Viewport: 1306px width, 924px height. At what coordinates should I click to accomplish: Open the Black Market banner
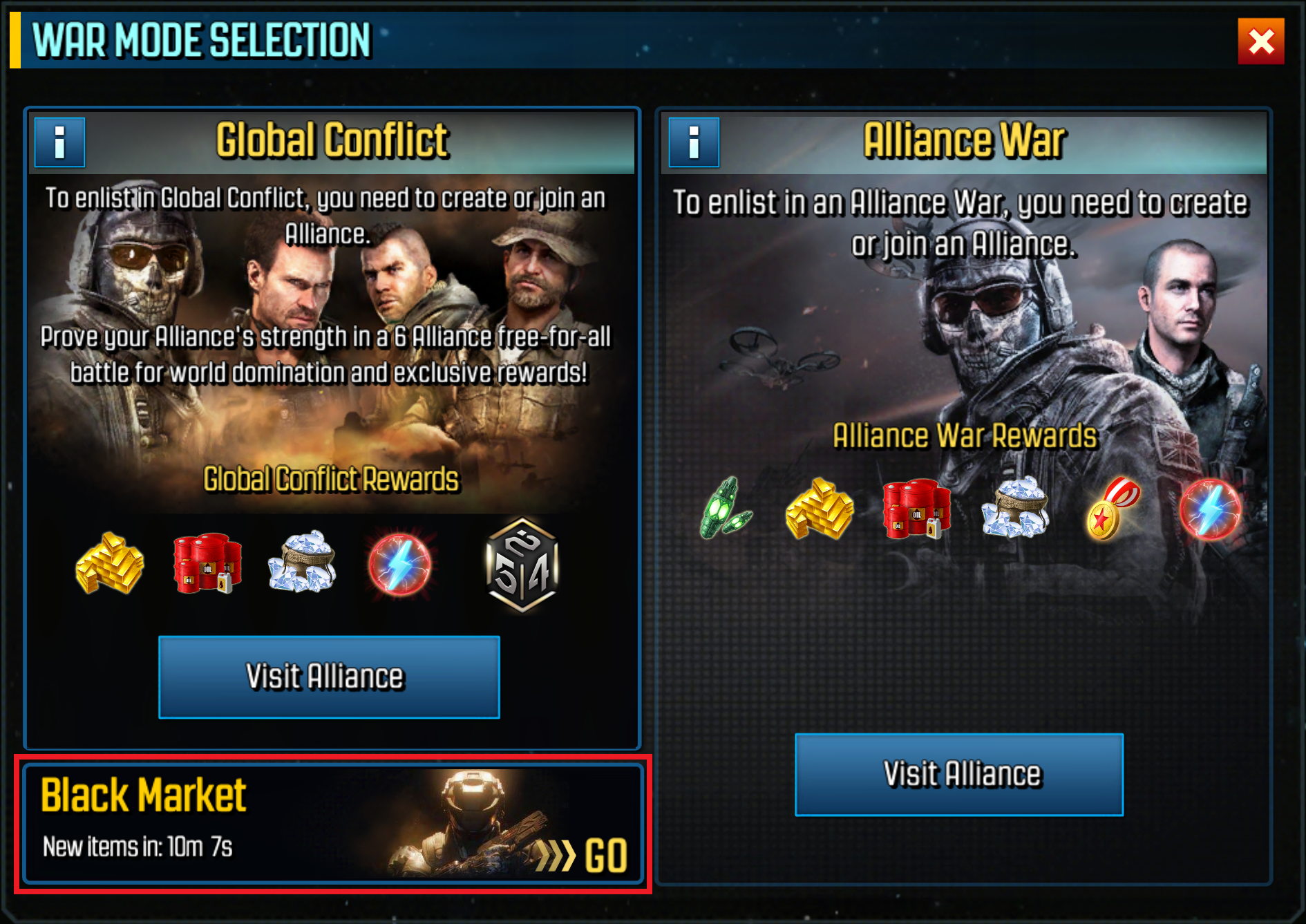(333, 824)
